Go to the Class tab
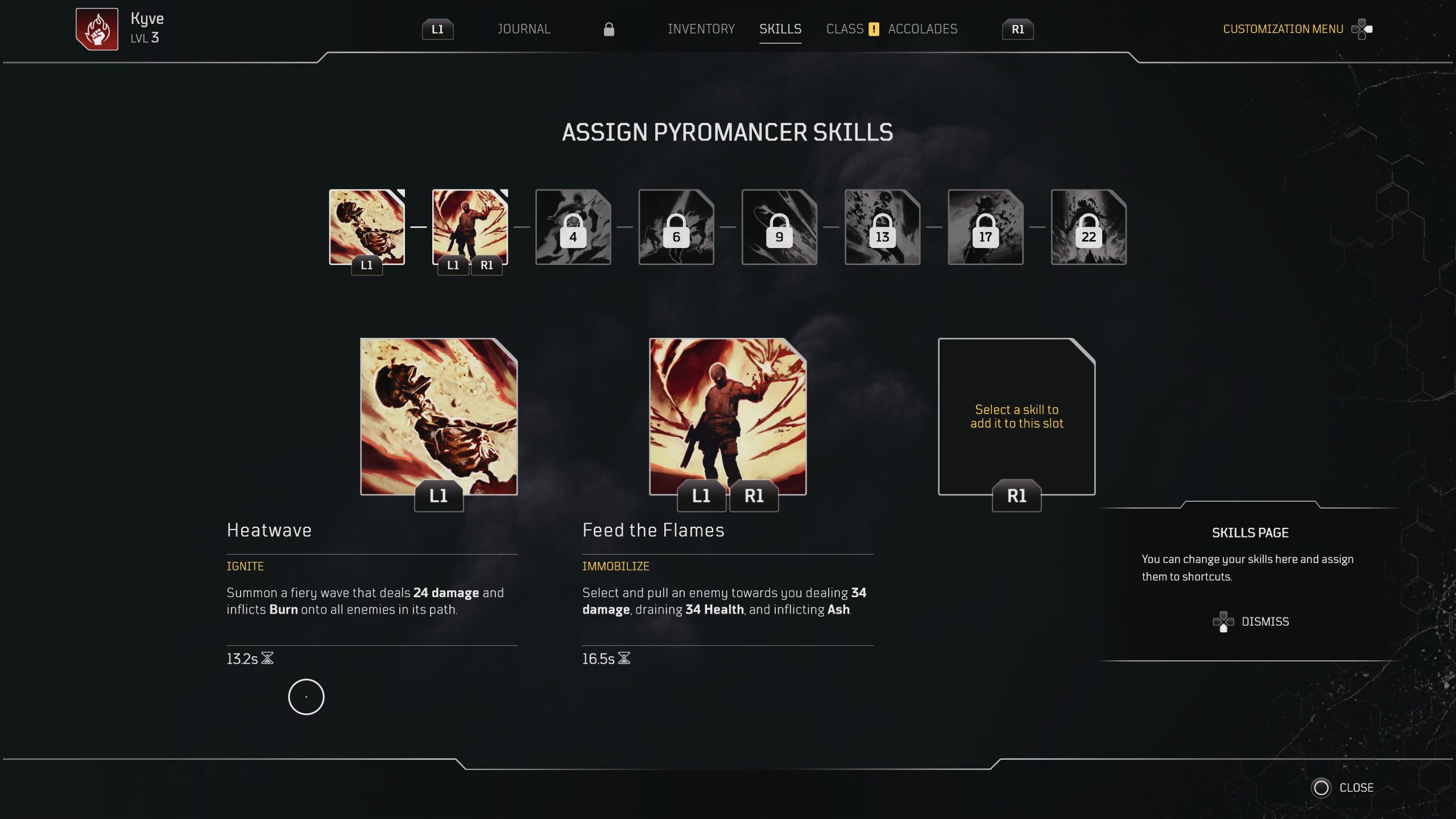This screenshot has width=1456, height=819. pyautogui.click(x=845, y=29)
